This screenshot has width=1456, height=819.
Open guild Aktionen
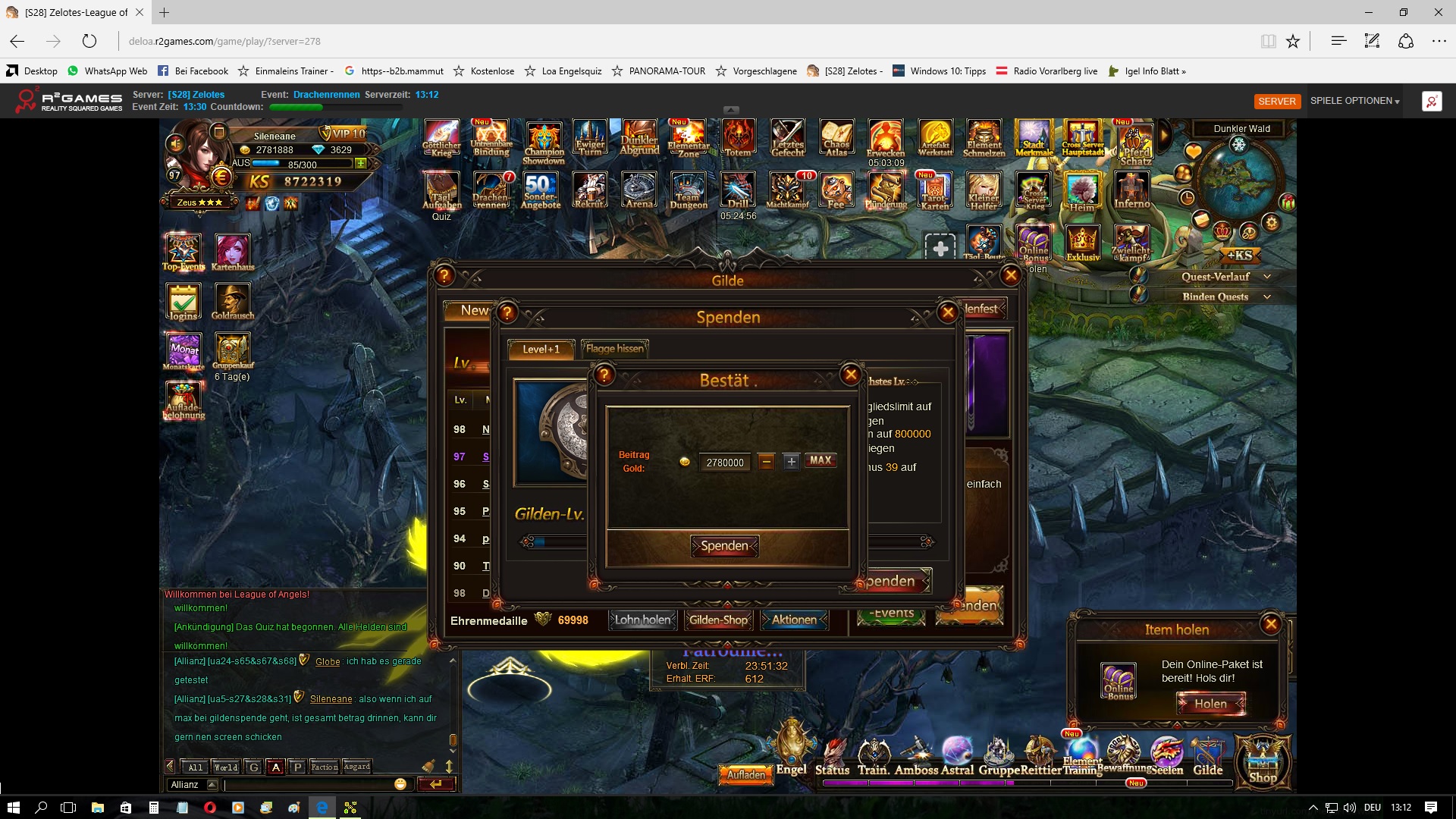point(794,620)
